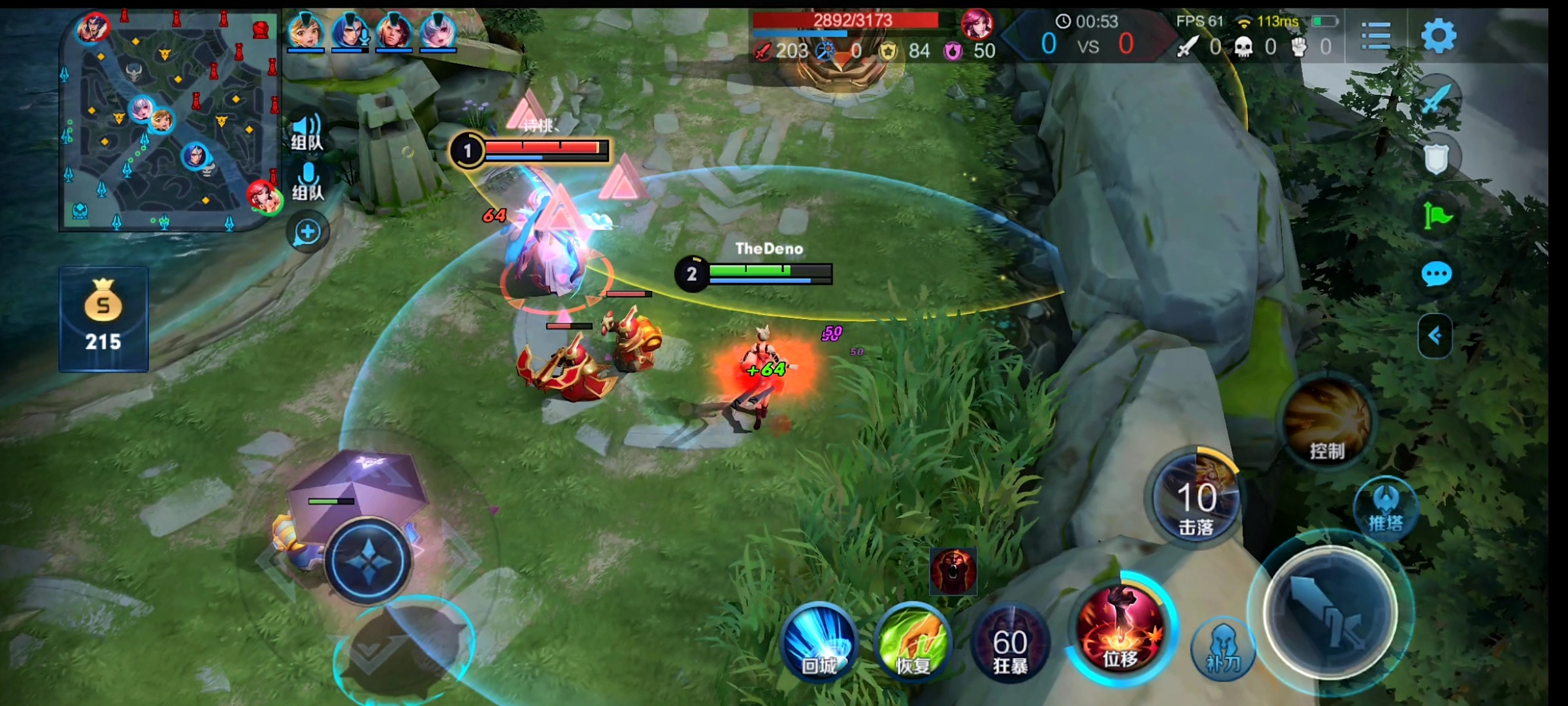Image resolution: width=1568 pixels, height=706 pixels.
Task: Hit the main sword attack button
Action: [x=1330, y=613]
